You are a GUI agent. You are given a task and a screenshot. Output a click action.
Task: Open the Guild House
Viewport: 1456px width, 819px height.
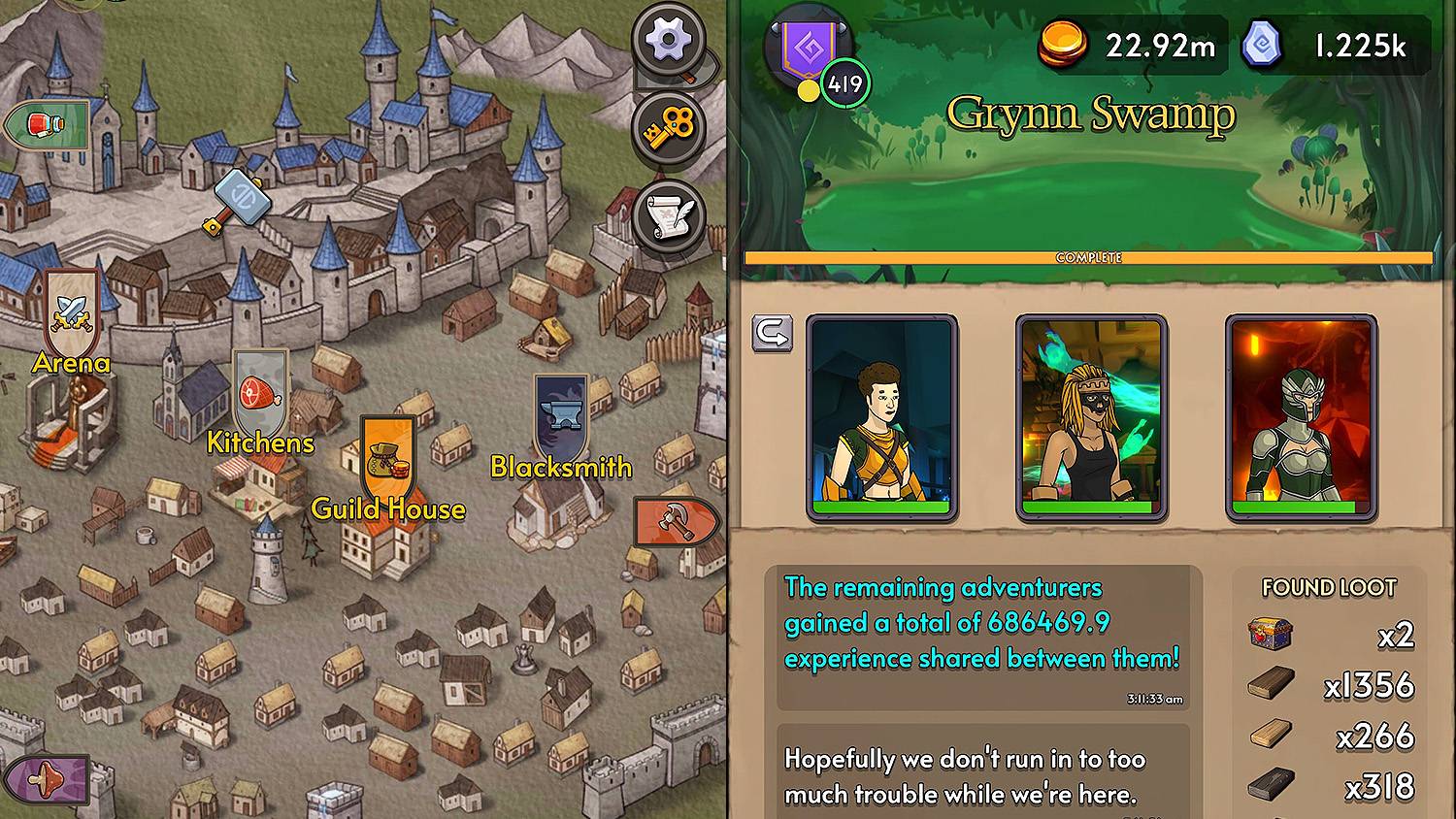pyautogui.click(x=387, y=464)
